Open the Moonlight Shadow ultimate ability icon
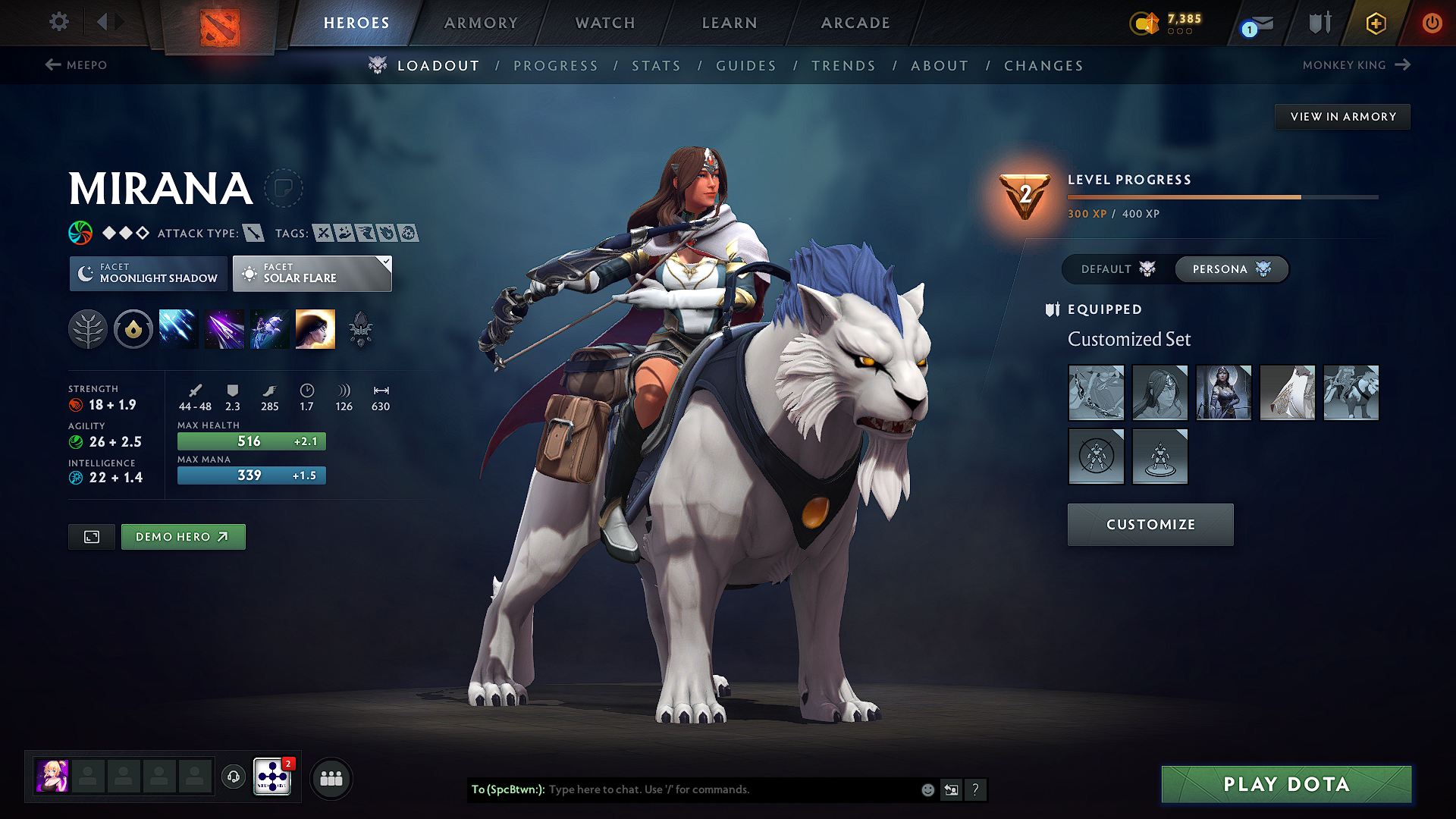1456x819 pixels. [x=315, y=328]
